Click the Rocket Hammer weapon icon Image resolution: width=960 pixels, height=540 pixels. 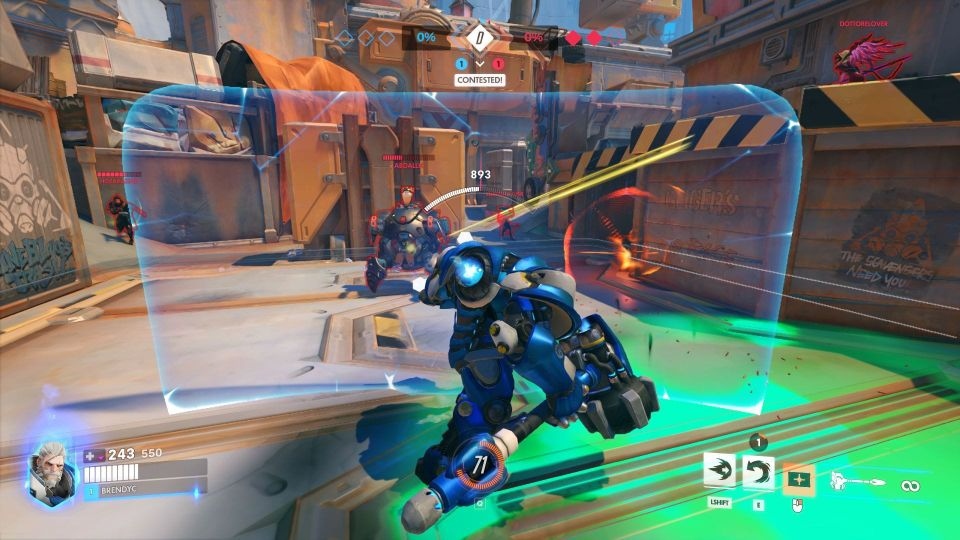[x=857, y=483]
